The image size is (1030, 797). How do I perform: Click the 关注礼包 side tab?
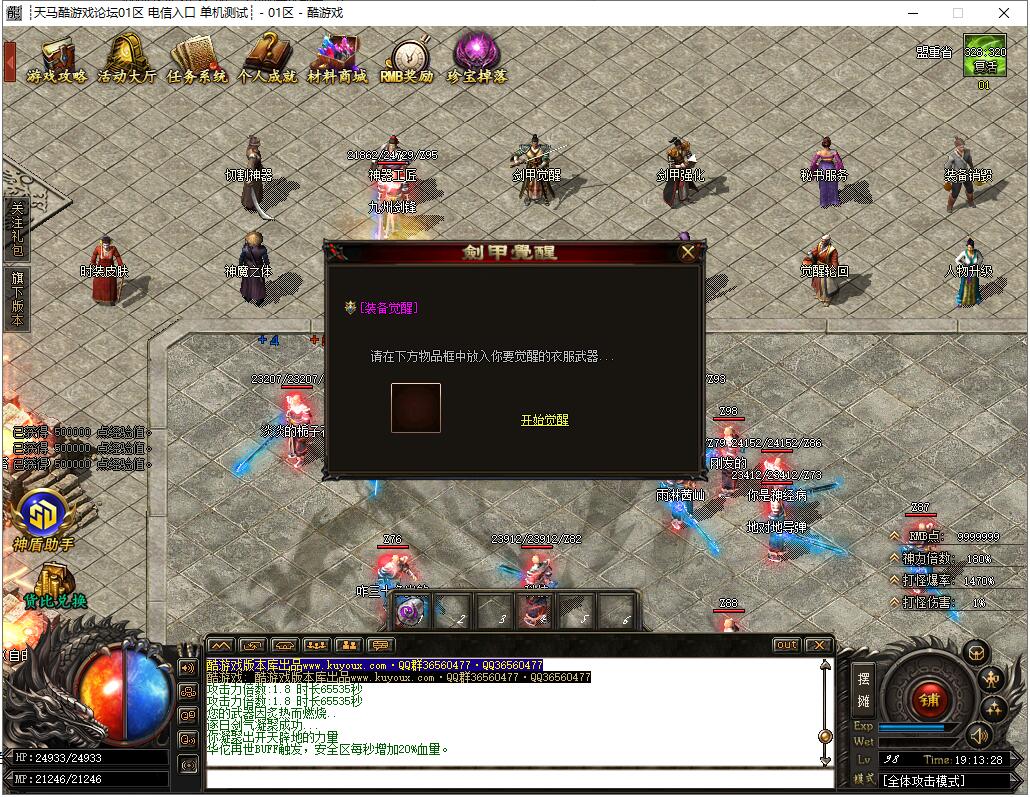click(x=17, y=229)
